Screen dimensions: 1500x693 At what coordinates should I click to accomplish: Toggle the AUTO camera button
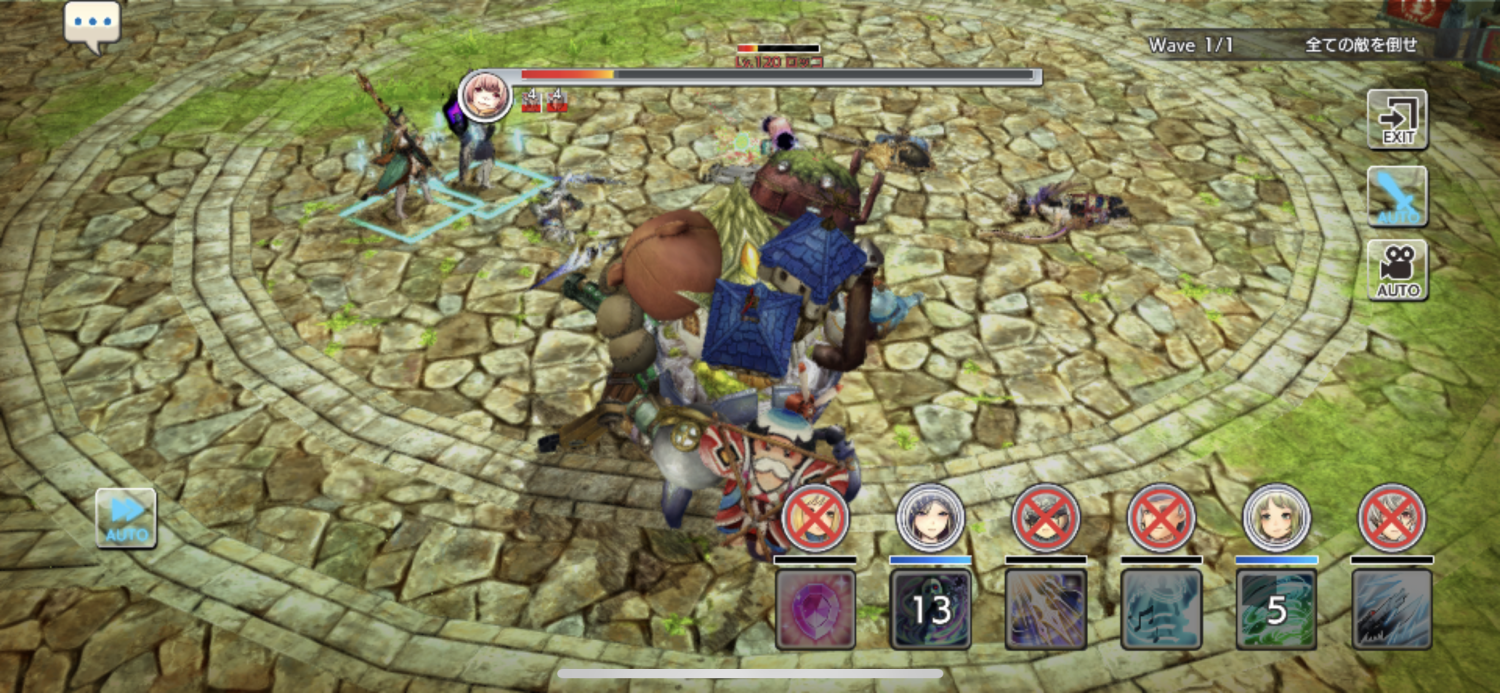click(1397, 270)
